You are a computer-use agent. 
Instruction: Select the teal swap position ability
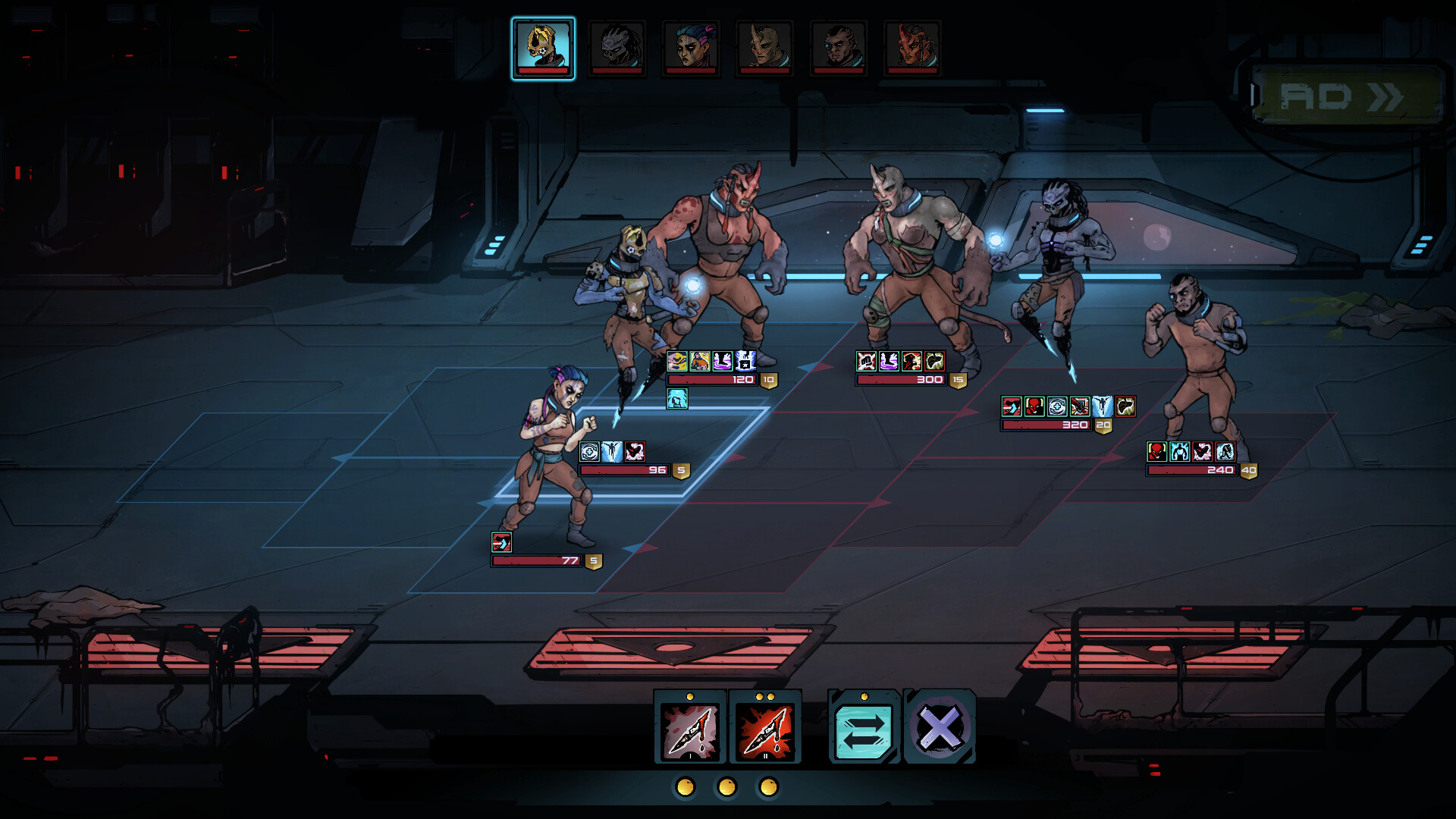point(863,730)
